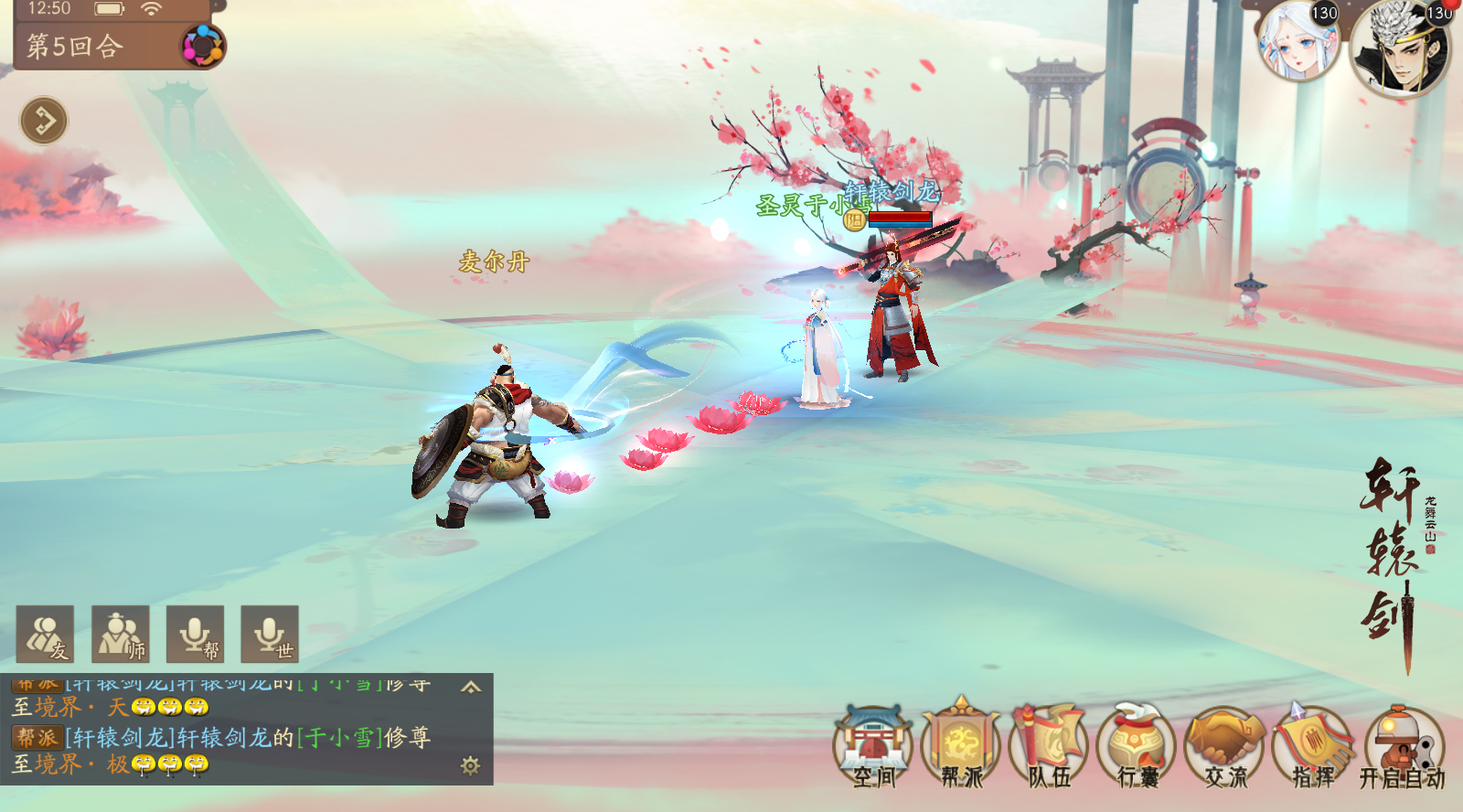Image resolution: width=1463 pixels, height=812 pixels.
Task: Open the 指挥 (Command) menu
Action: [1313, 747]
